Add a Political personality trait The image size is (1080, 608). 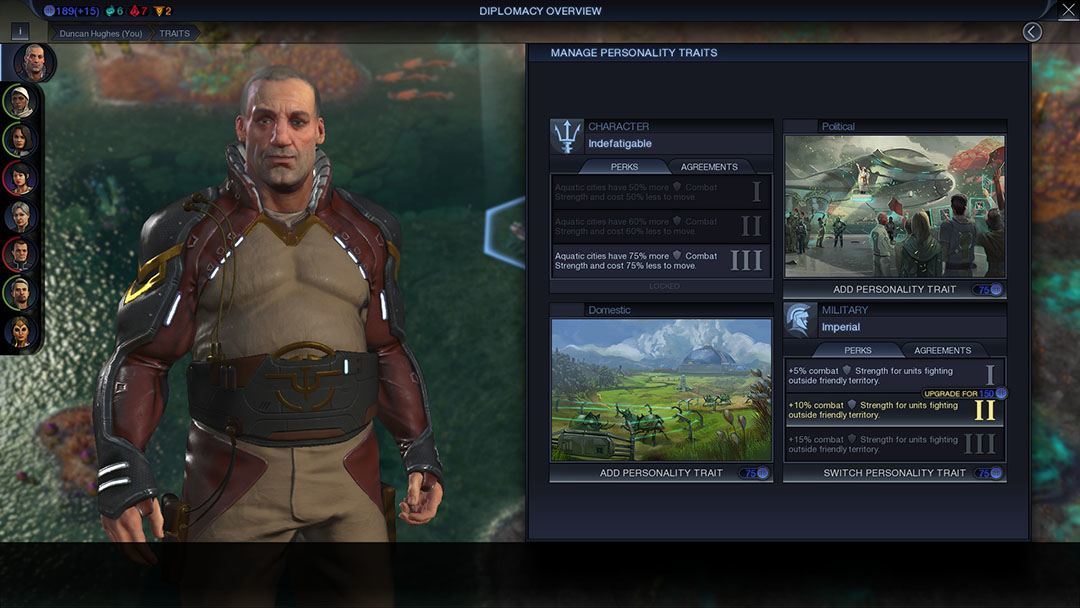point(894,289)
